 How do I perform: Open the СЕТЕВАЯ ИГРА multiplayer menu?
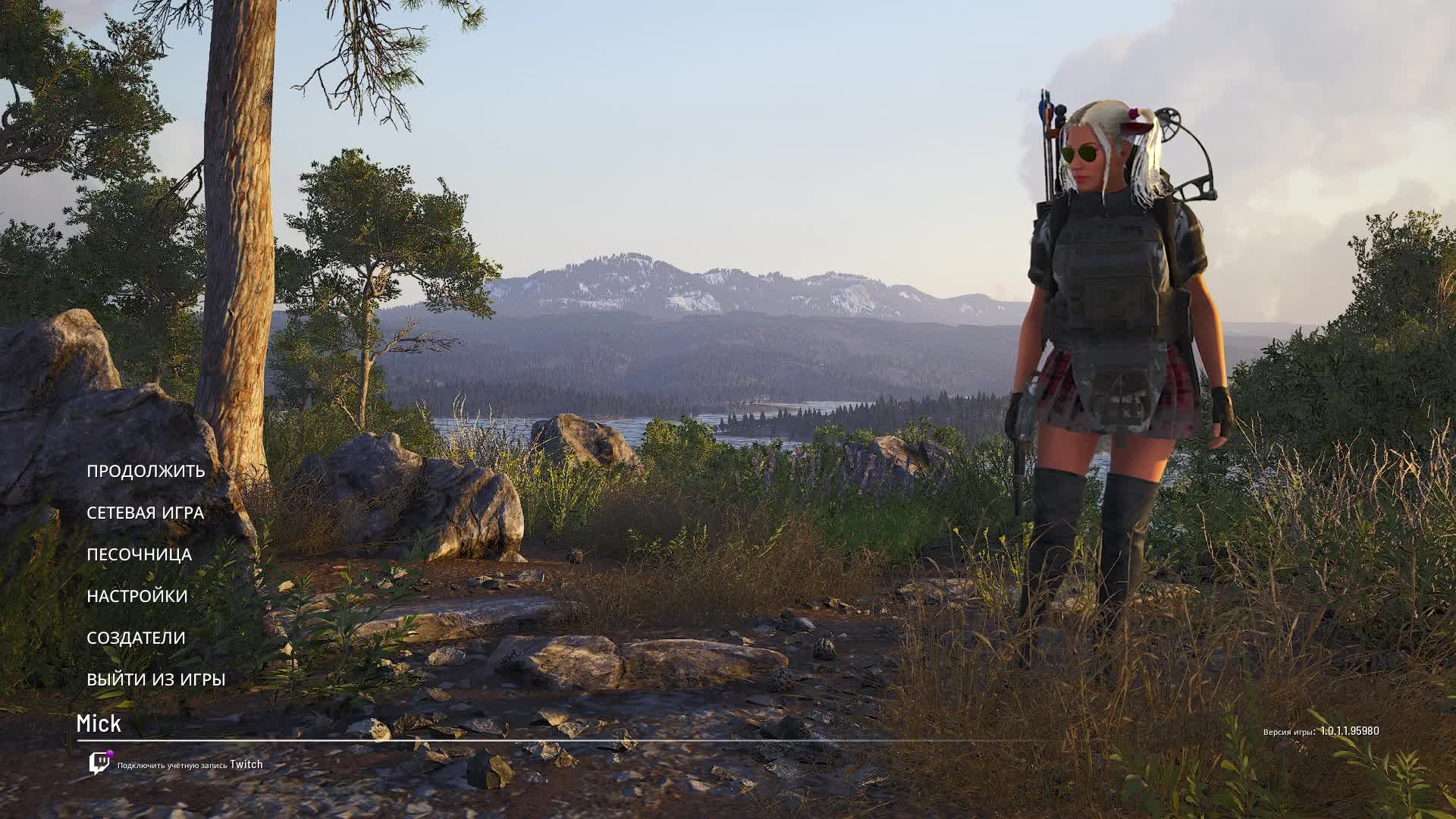[x=145, y=513]
